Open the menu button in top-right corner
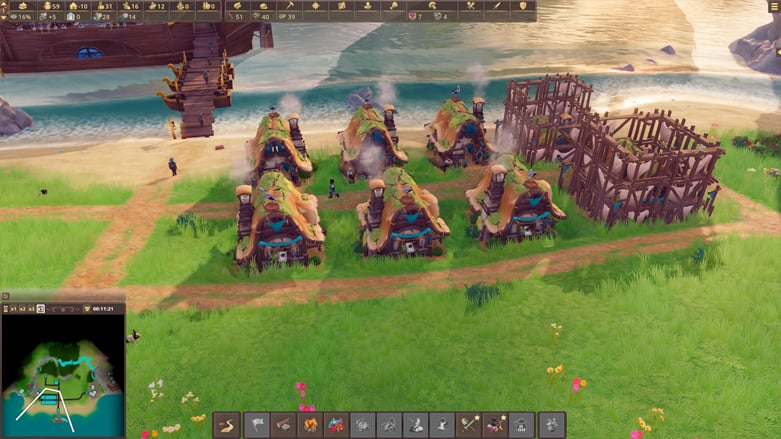The width and height of the screenshot is (781, 439). (774, 6)
